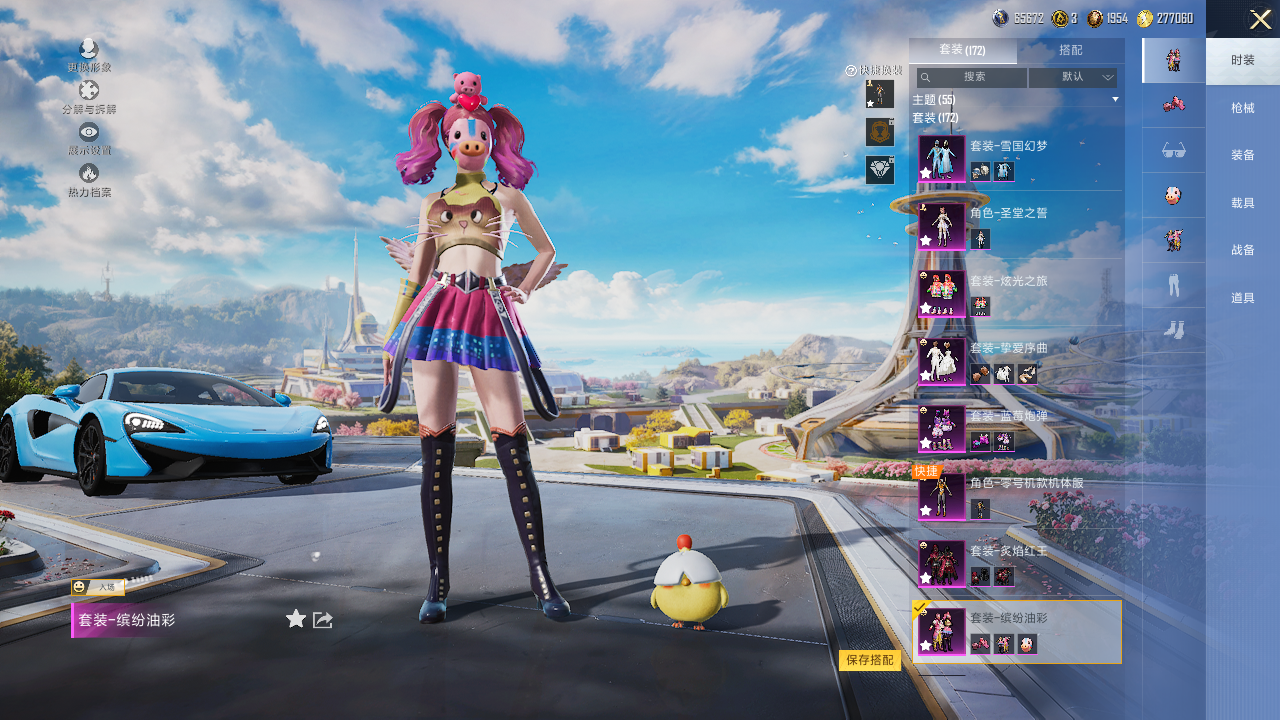Open the 装备 category tab

pyautogui.click(x=1243, y=155)
